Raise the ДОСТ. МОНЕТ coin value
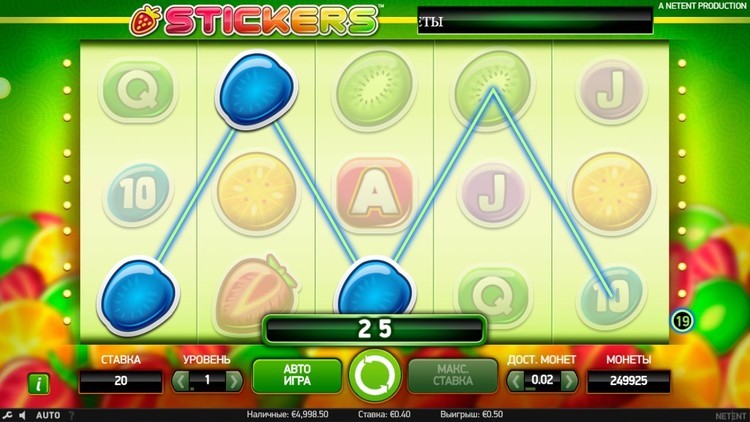Screen dimensions: 750x422 tap(569, 381)
